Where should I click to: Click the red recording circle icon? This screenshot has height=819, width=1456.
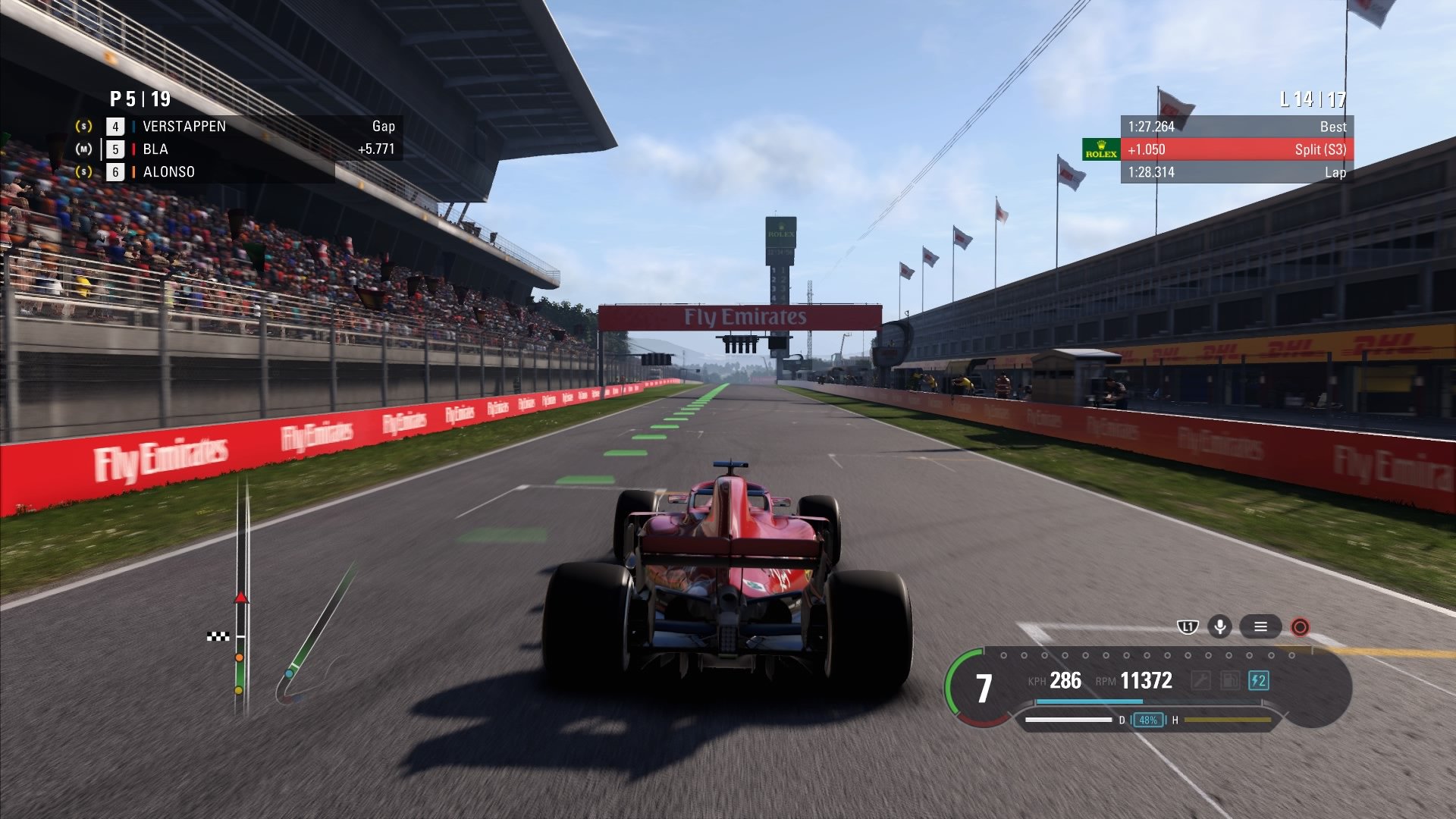1302,627
